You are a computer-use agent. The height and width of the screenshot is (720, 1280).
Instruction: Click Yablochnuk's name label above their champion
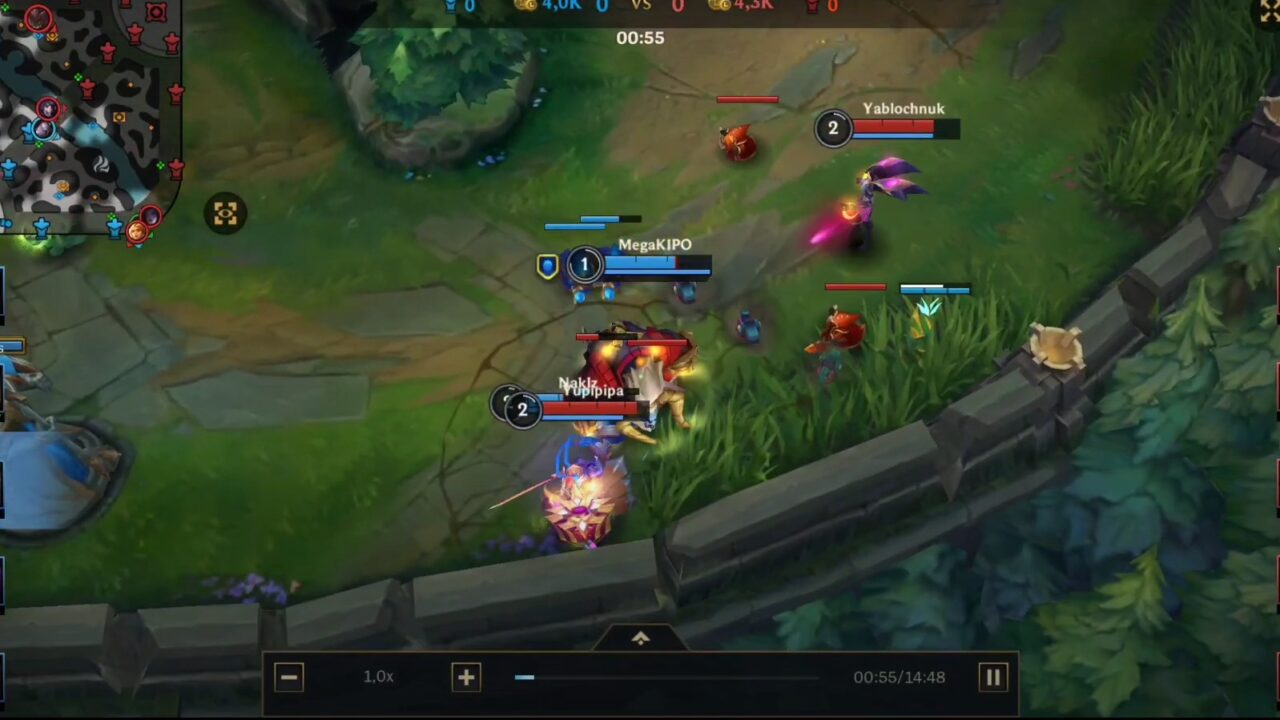903,108
